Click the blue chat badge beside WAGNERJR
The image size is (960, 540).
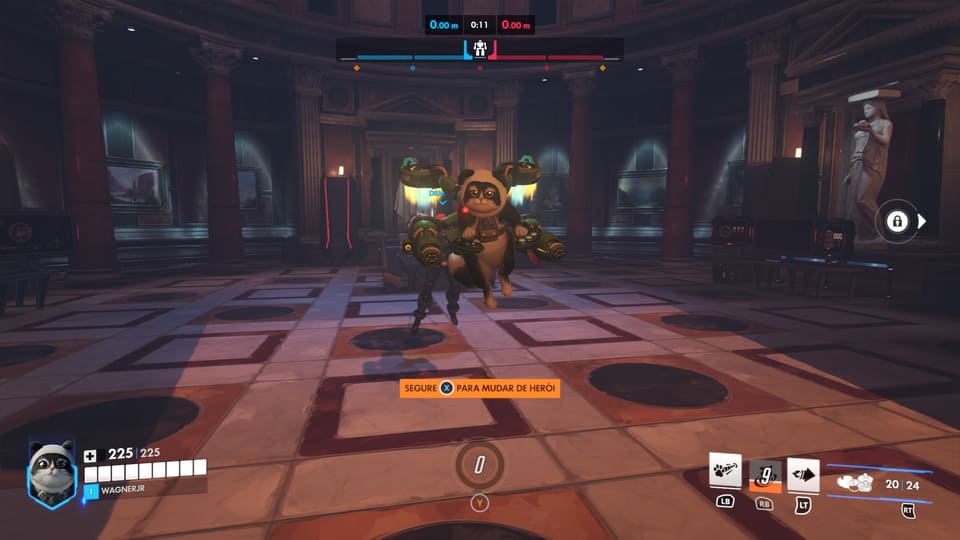point(90,491)
